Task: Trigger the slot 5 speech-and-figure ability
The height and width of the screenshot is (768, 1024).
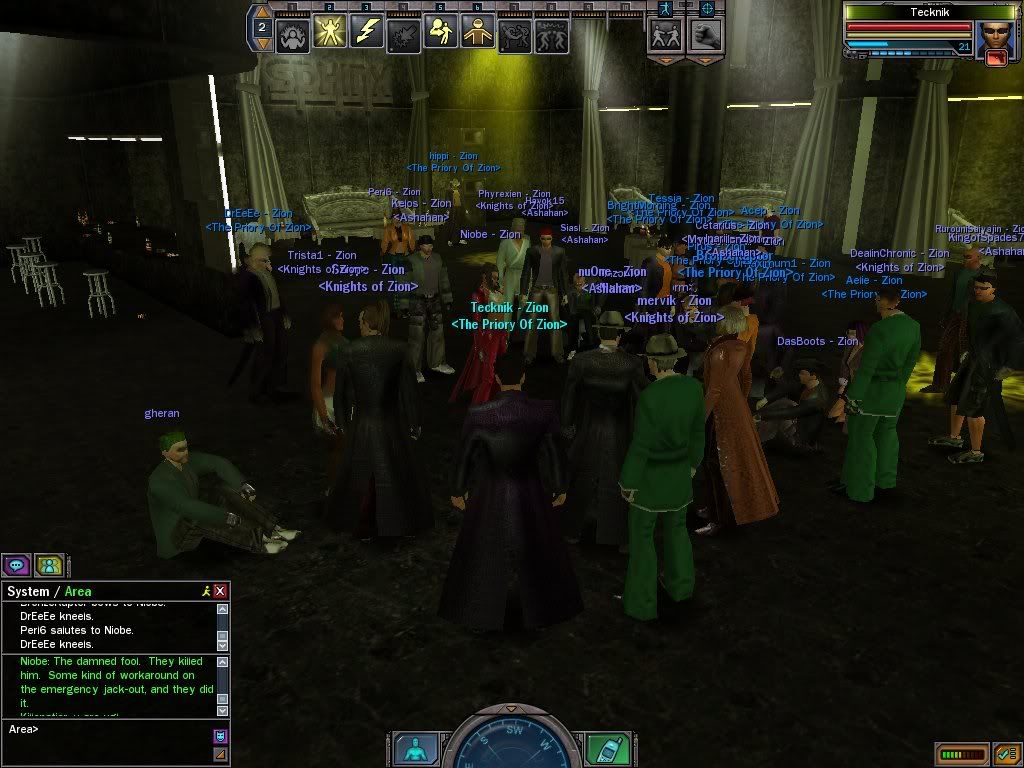Action: click(x=441, y=33)
